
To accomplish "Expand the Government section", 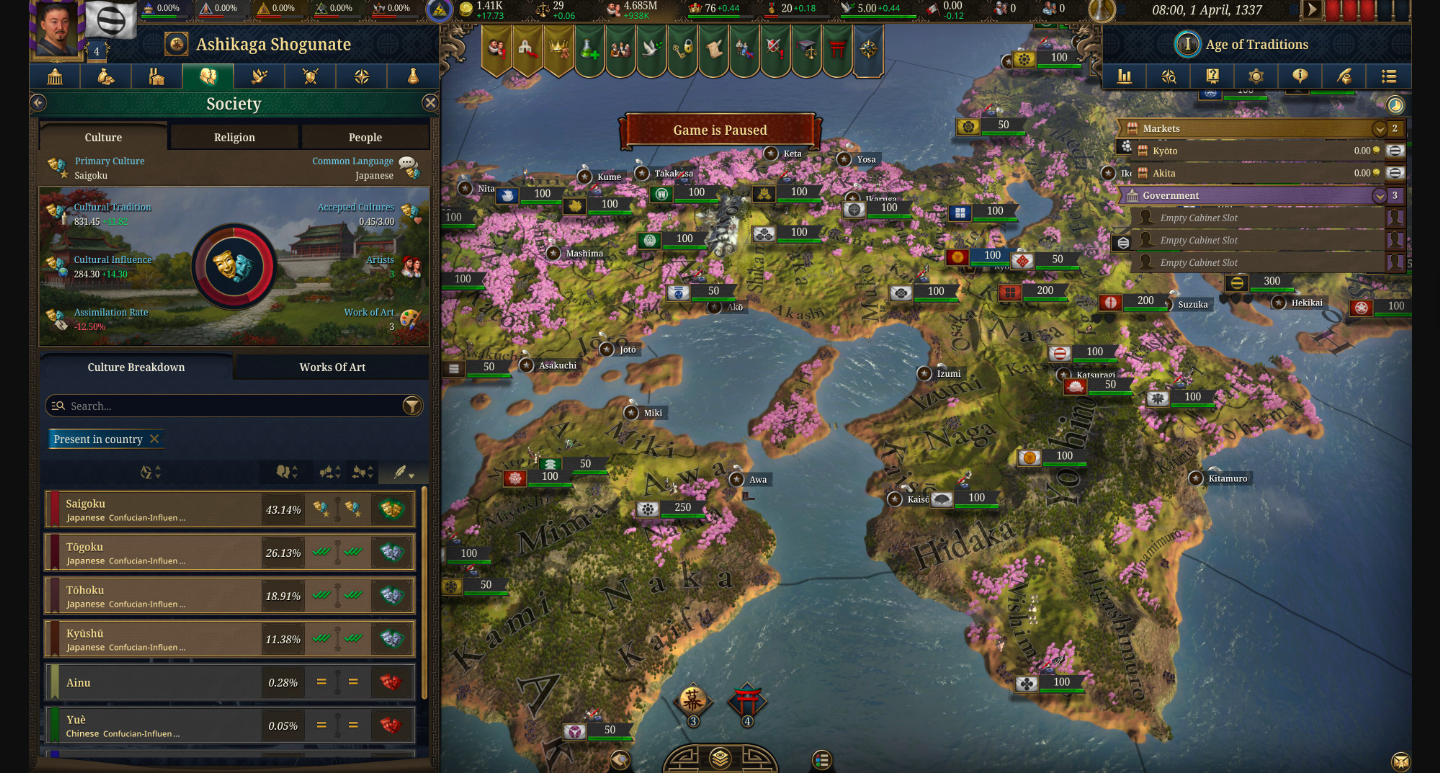I will [x=1378, y=195].
